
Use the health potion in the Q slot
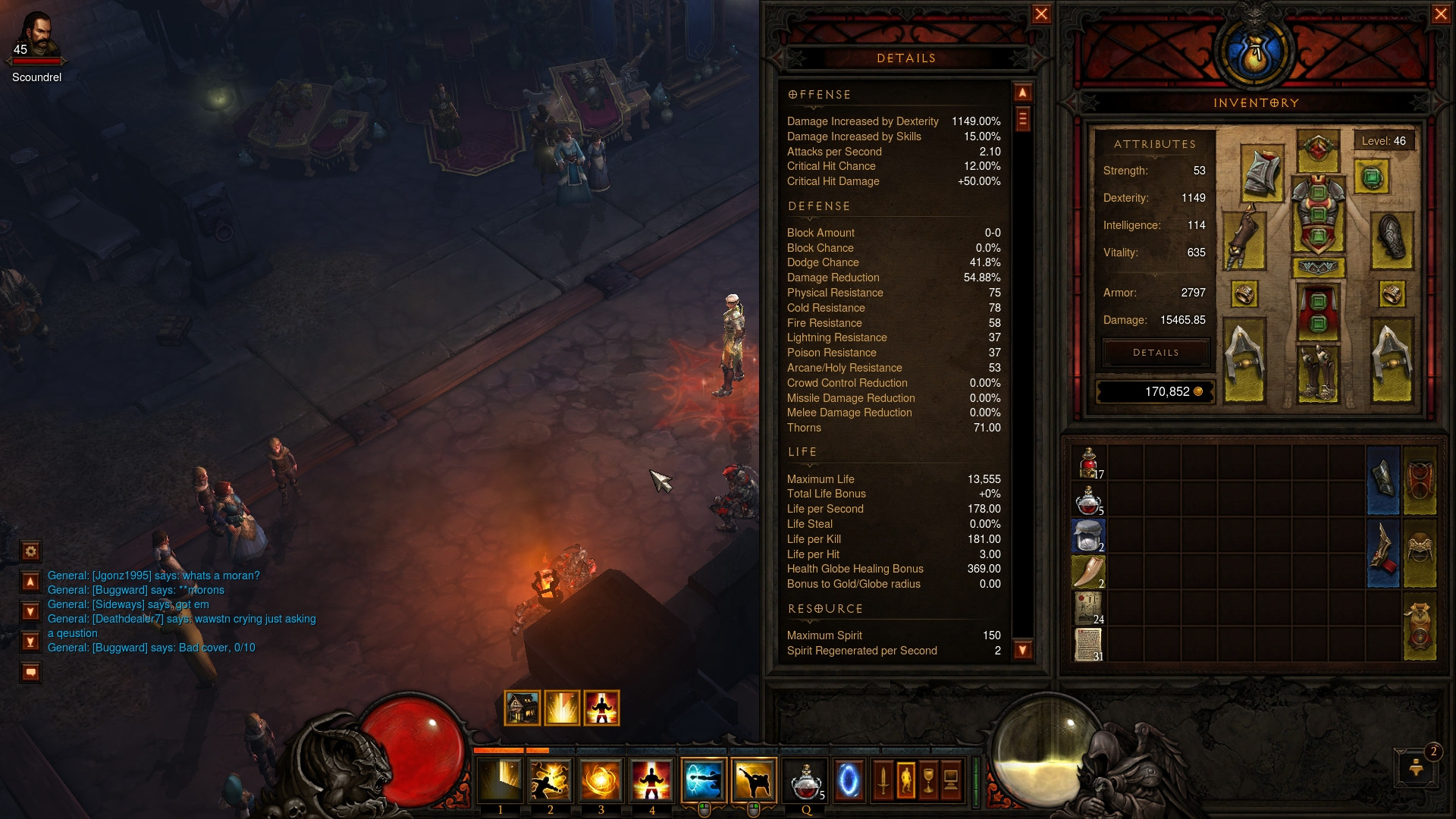(805, 780)
